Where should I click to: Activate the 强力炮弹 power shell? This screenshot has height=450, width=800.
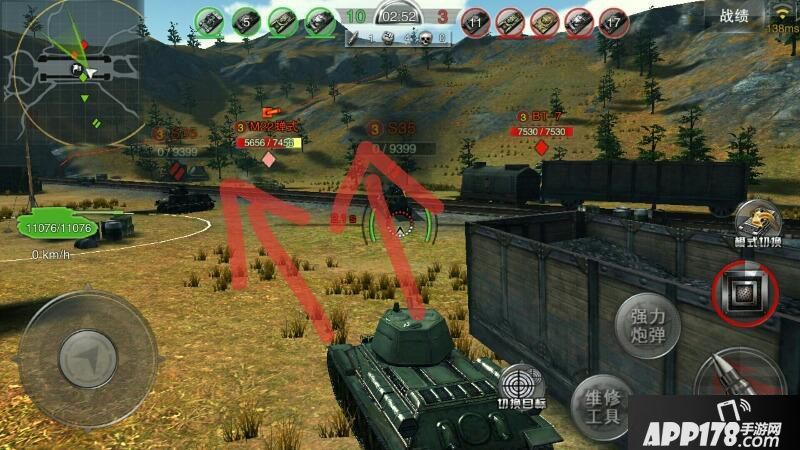647,327
